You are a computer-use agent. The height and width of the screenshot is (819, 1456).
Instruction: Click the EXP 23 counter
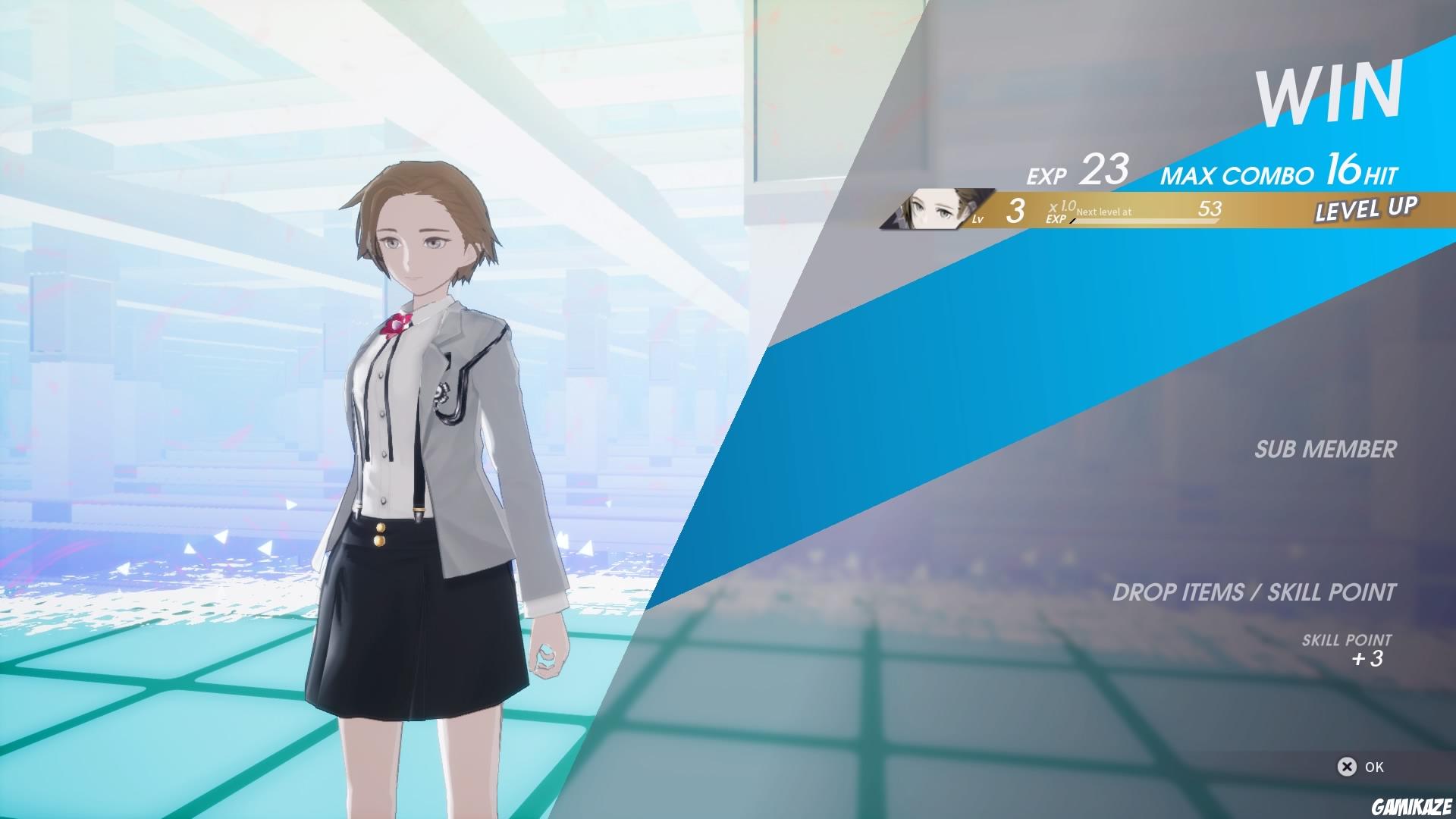click(1077, 173)
